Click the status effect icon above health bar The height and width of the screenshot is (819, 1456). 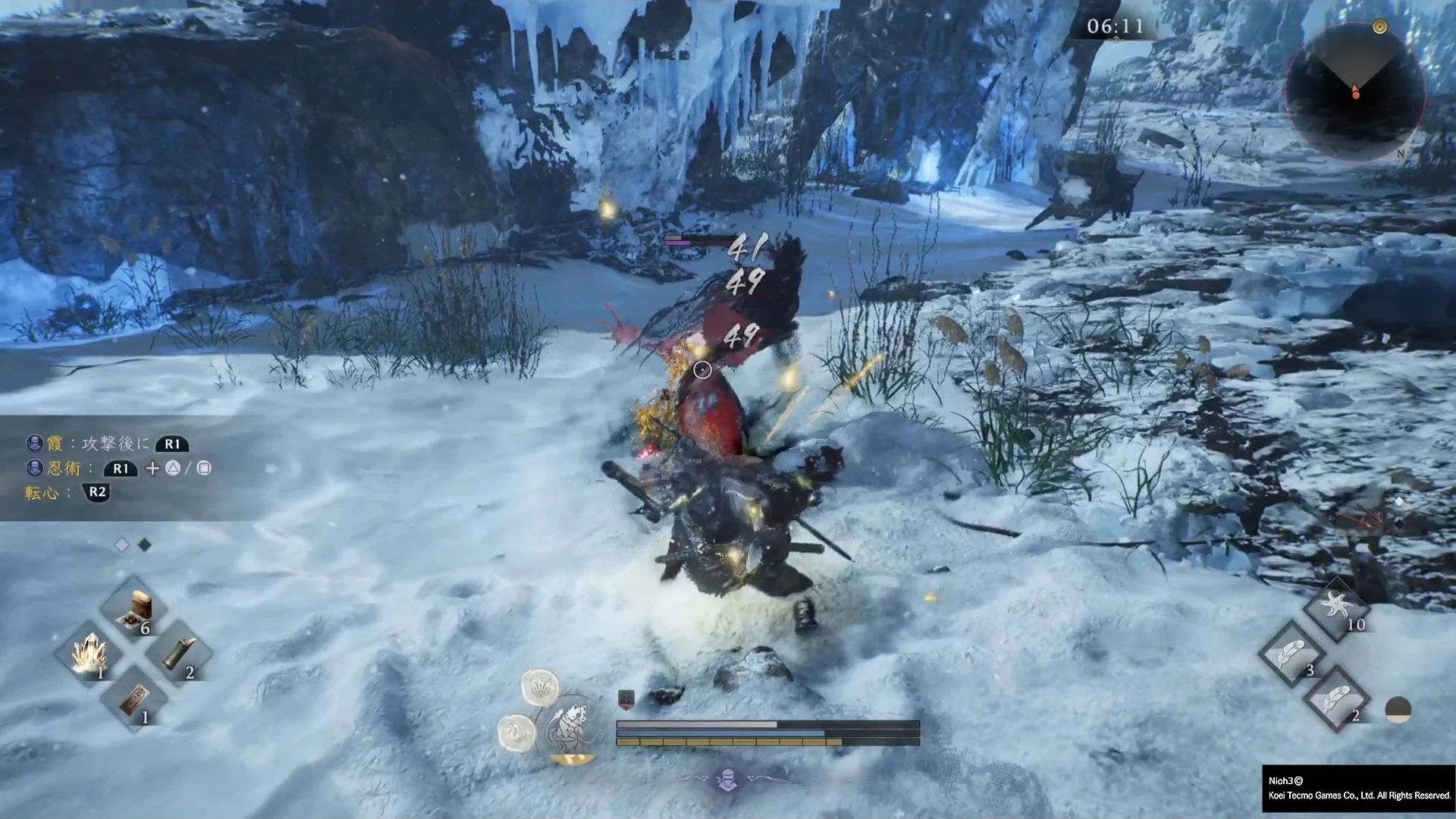click(x=626, y=699)
